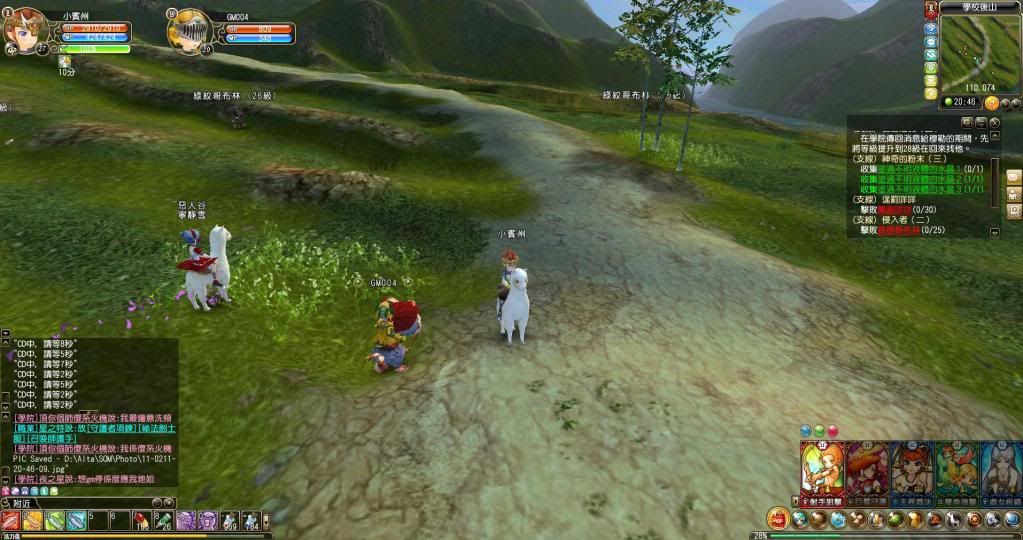
Task: Activate the blue skill icon in the hotbar
Action: pos(77,520)
